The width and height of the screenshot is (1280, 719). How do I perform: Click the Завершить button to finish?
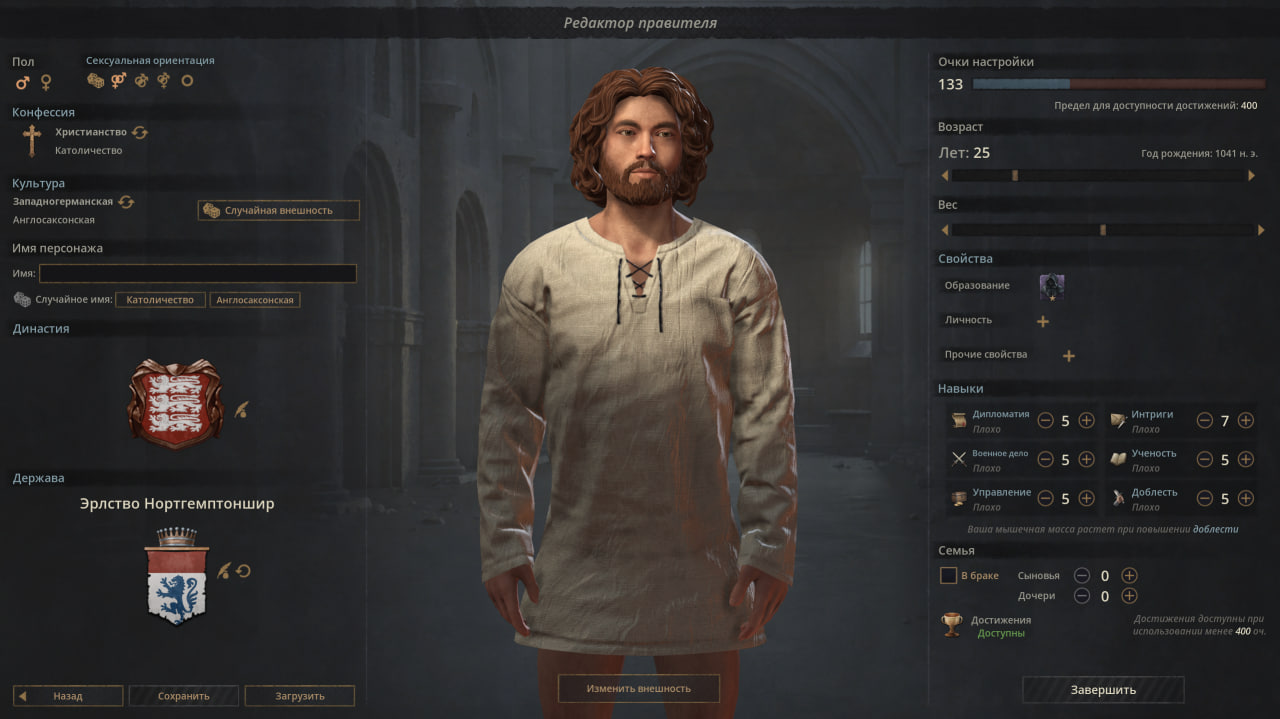pyautogui.click(x=1103, y=690)
